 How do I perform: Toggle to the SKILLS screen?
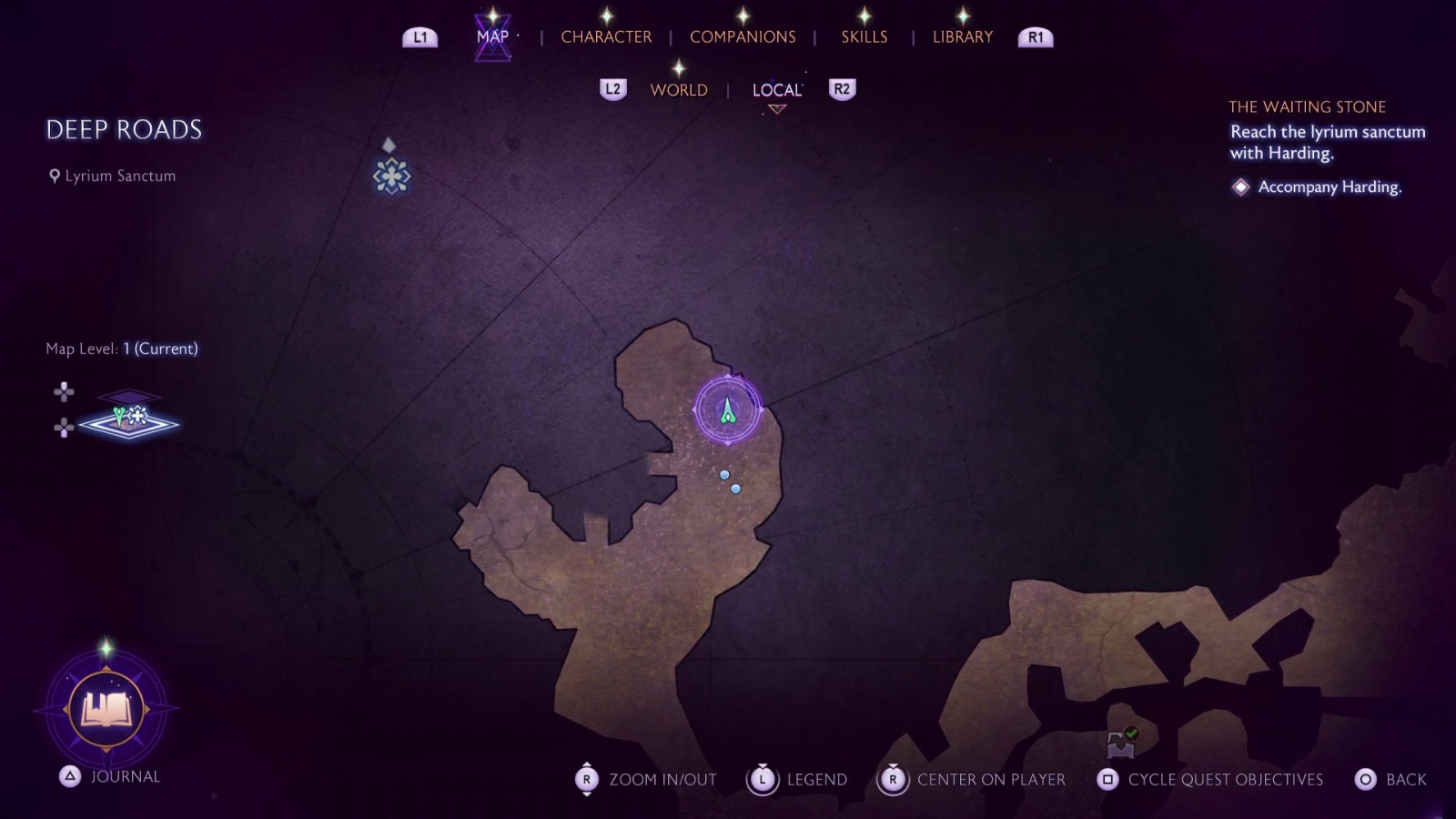863,36
